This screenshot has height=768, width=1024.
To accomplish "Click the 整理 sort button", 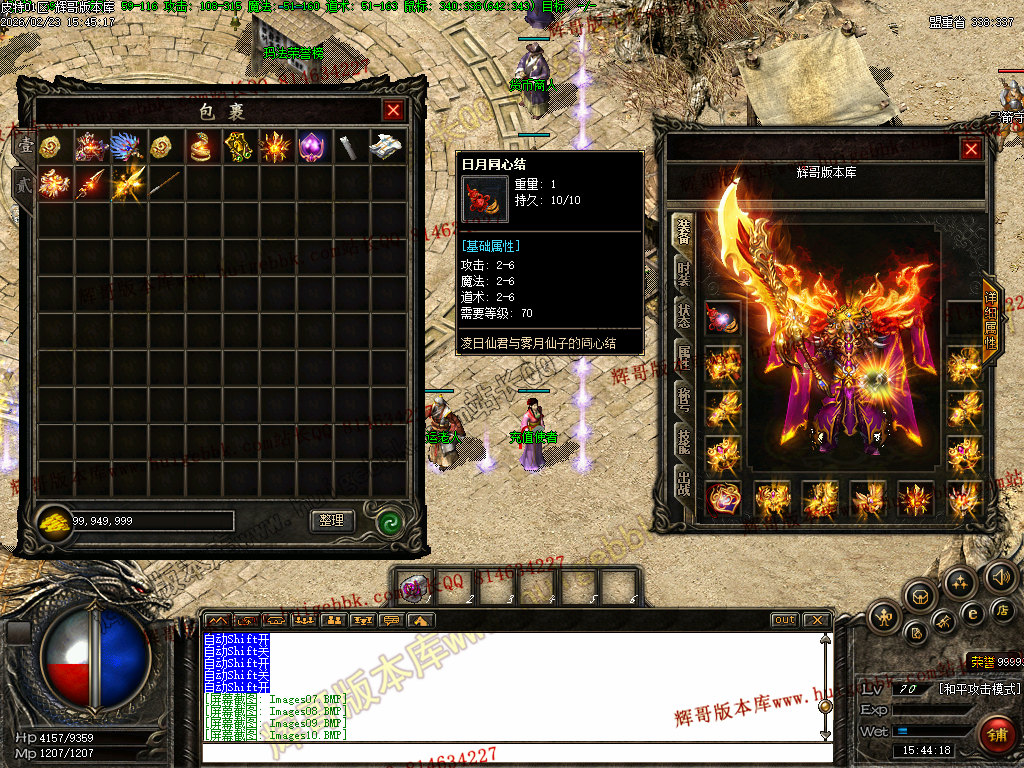I will pos(332,521).
